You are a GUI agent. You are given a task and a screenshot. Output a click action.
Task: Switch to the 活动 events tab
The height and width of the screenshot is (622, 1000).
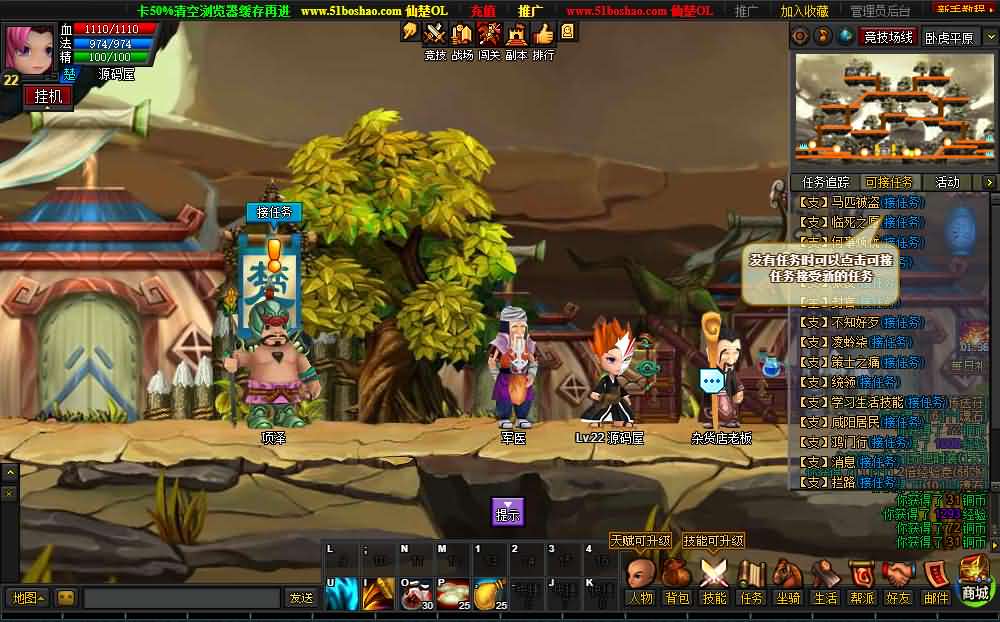click(947, 182)
